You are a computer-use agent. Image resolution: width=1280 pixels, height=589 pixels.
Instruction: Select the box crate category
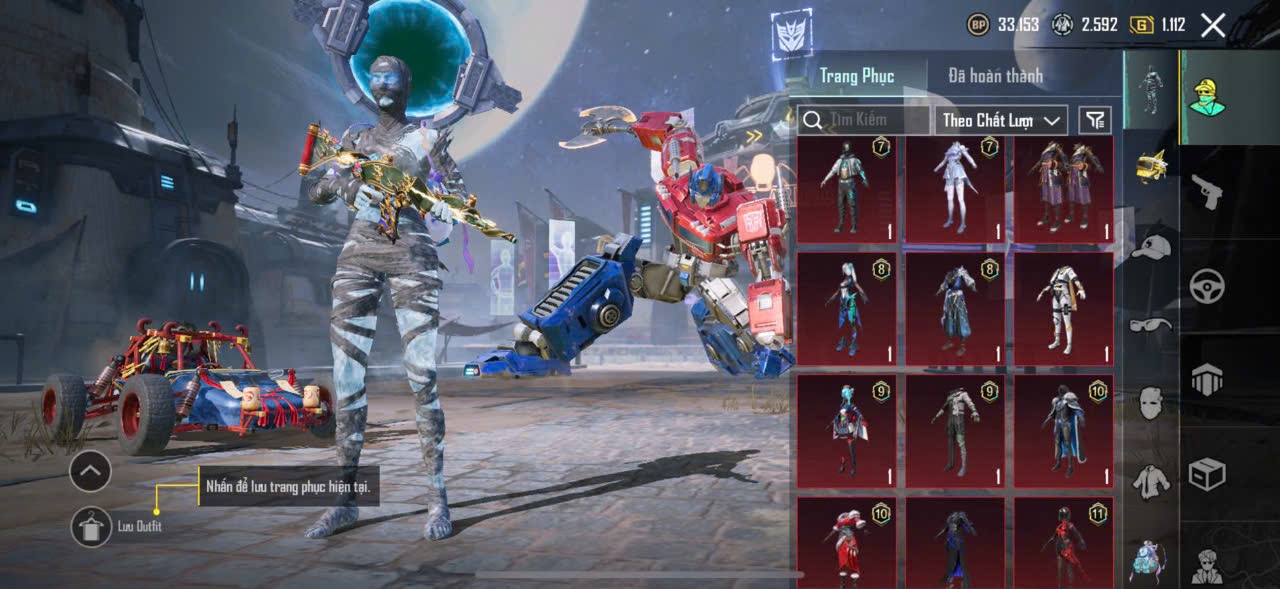pos(1207,474)
